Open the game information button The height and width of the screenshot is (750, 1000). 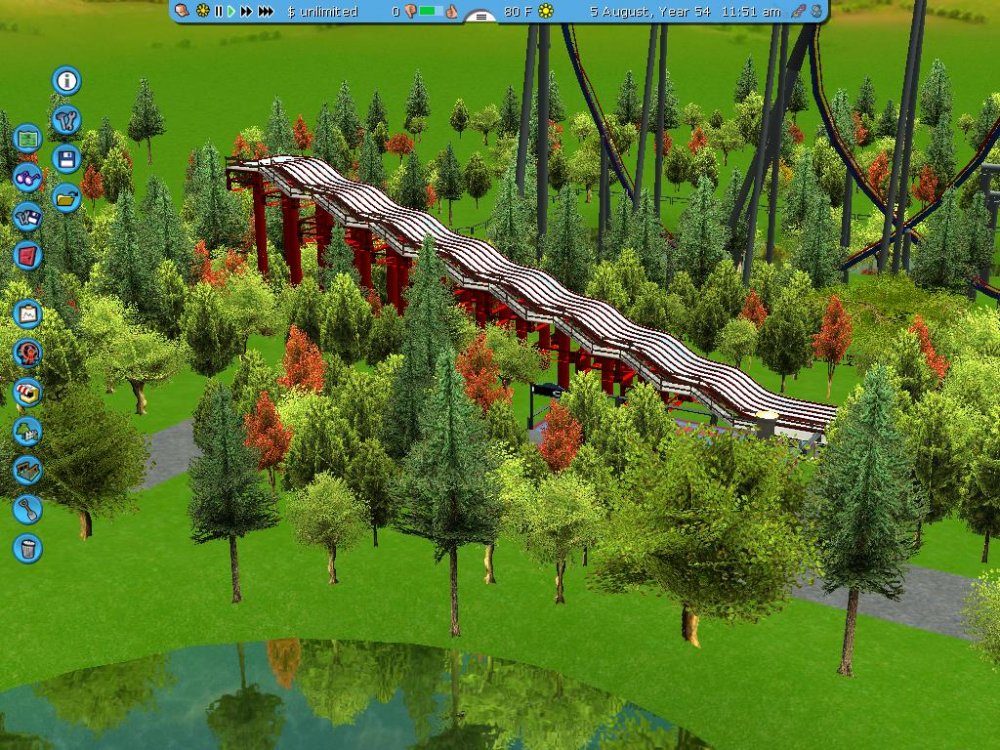[x=67, y=81]
